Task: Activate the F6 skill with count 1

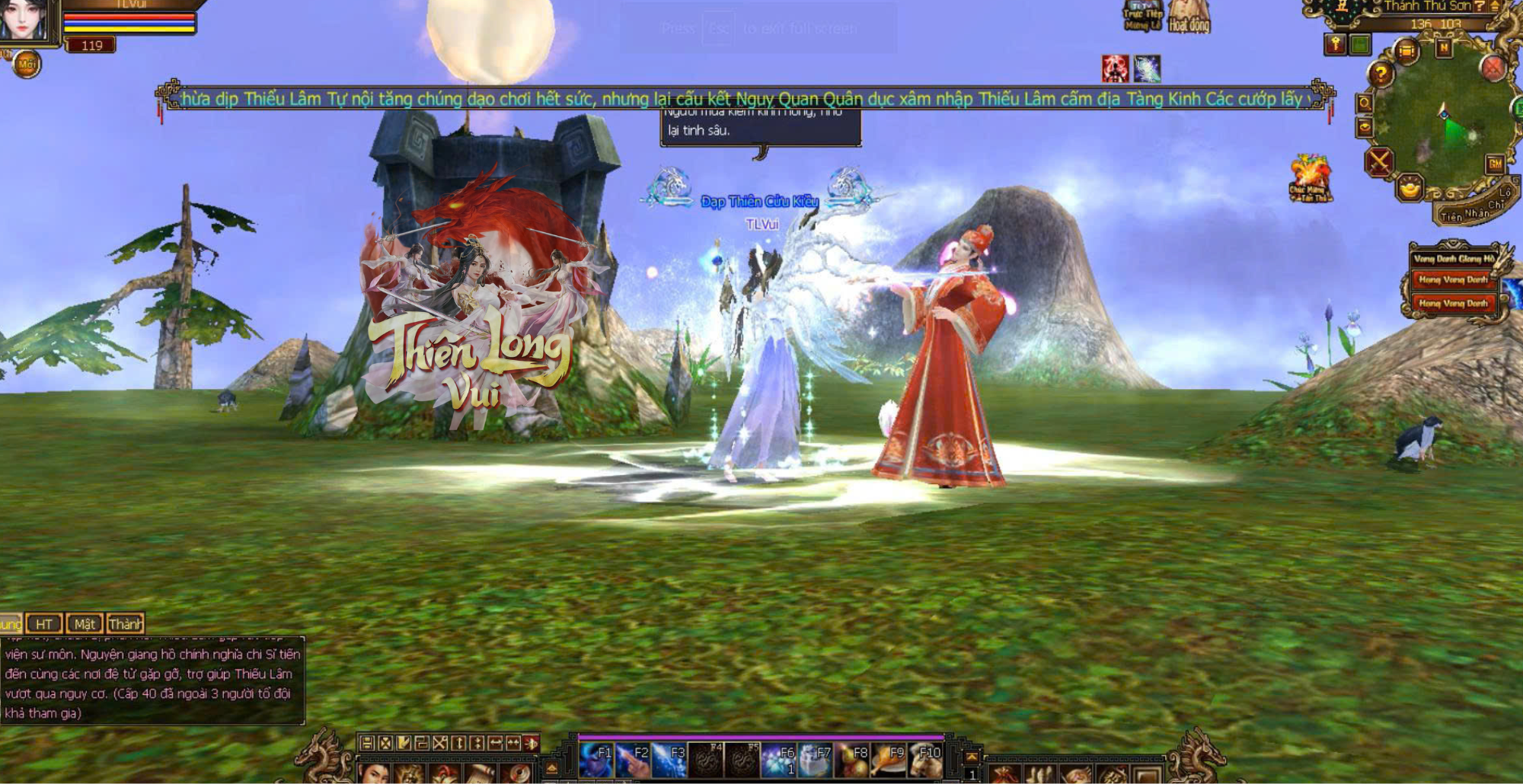Action: [778, 759]
